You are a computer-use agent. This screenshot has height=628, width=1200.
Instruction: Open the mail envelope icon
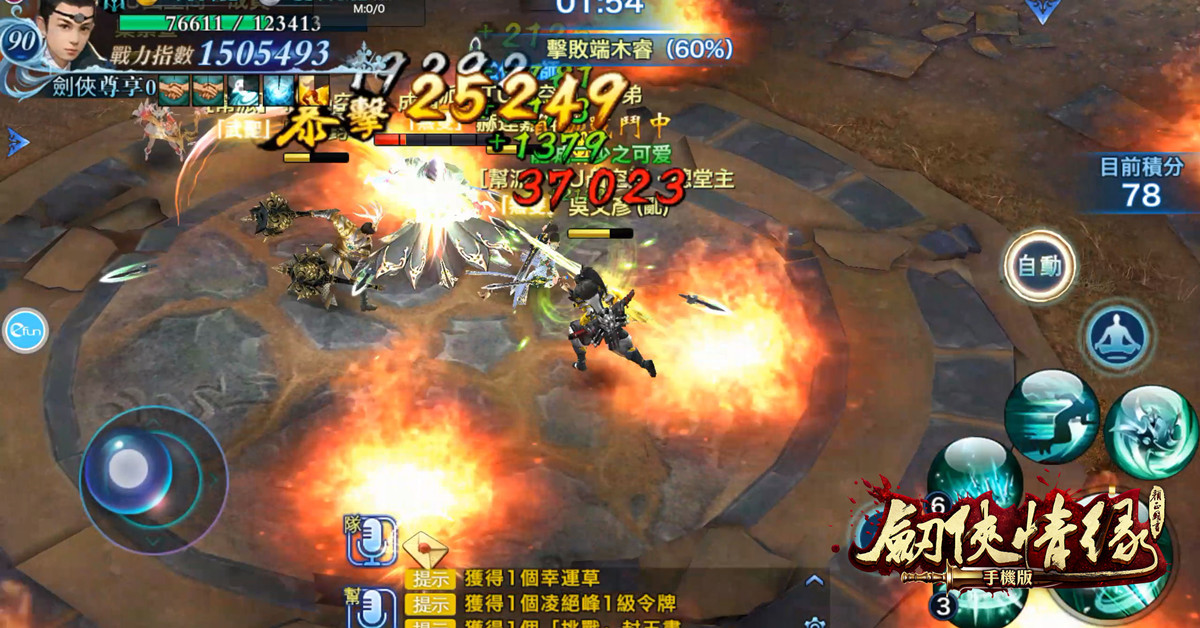click(424, 548)
